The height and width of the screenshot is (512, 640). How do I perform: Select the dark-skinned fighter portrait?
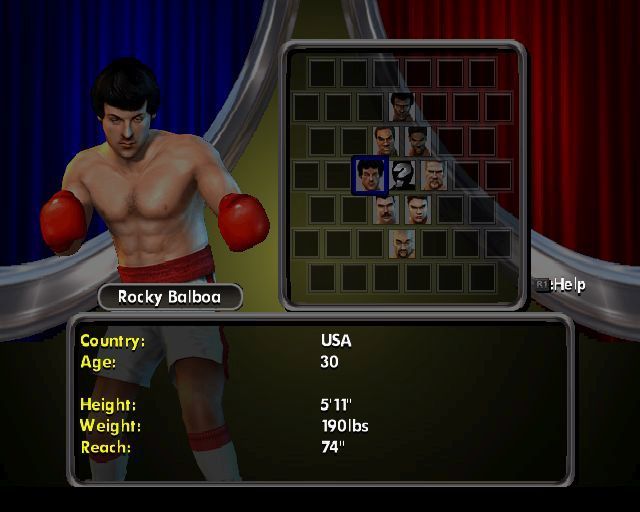418,141
